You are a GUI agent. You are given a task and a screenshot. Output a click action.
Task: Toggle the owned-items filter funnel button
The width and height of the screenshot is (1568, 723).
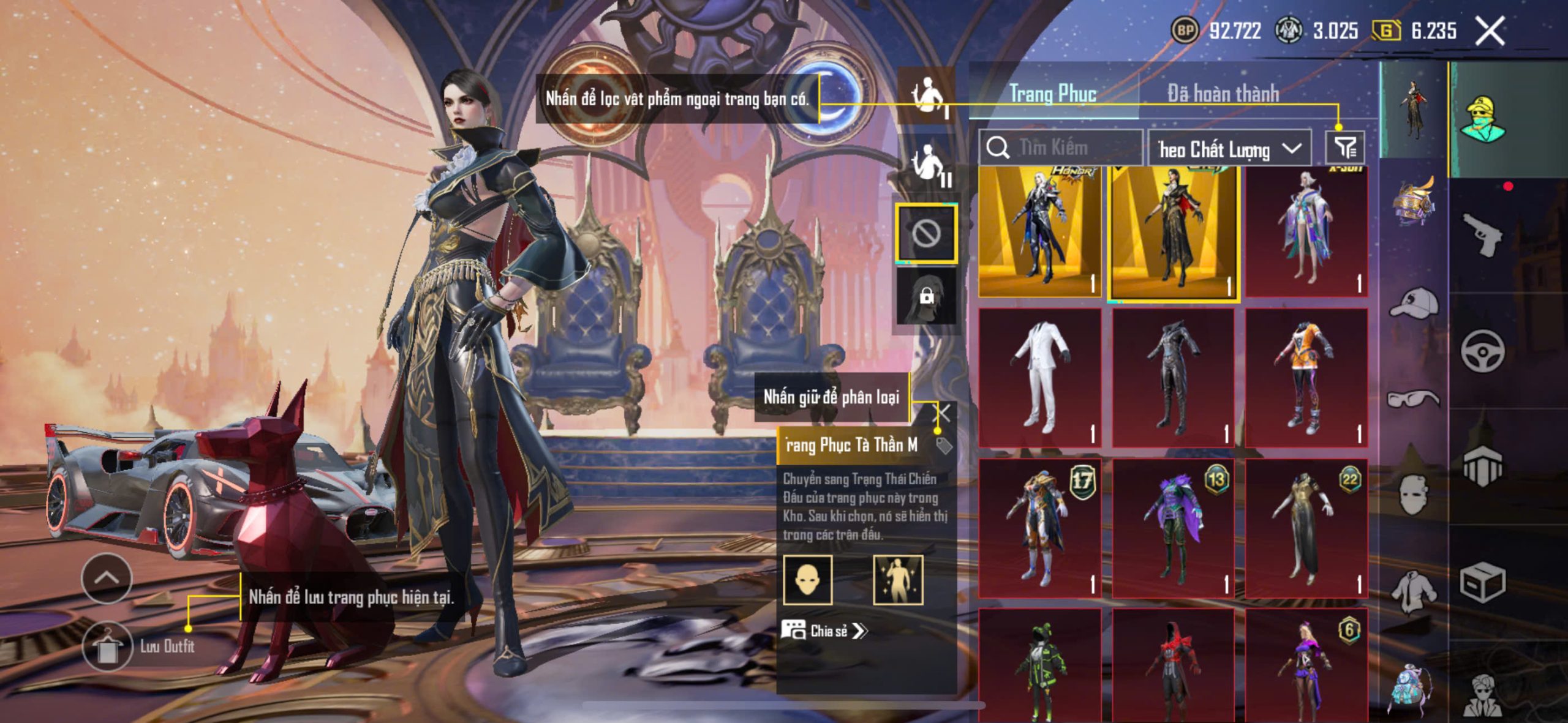(x=1345, y=147)
